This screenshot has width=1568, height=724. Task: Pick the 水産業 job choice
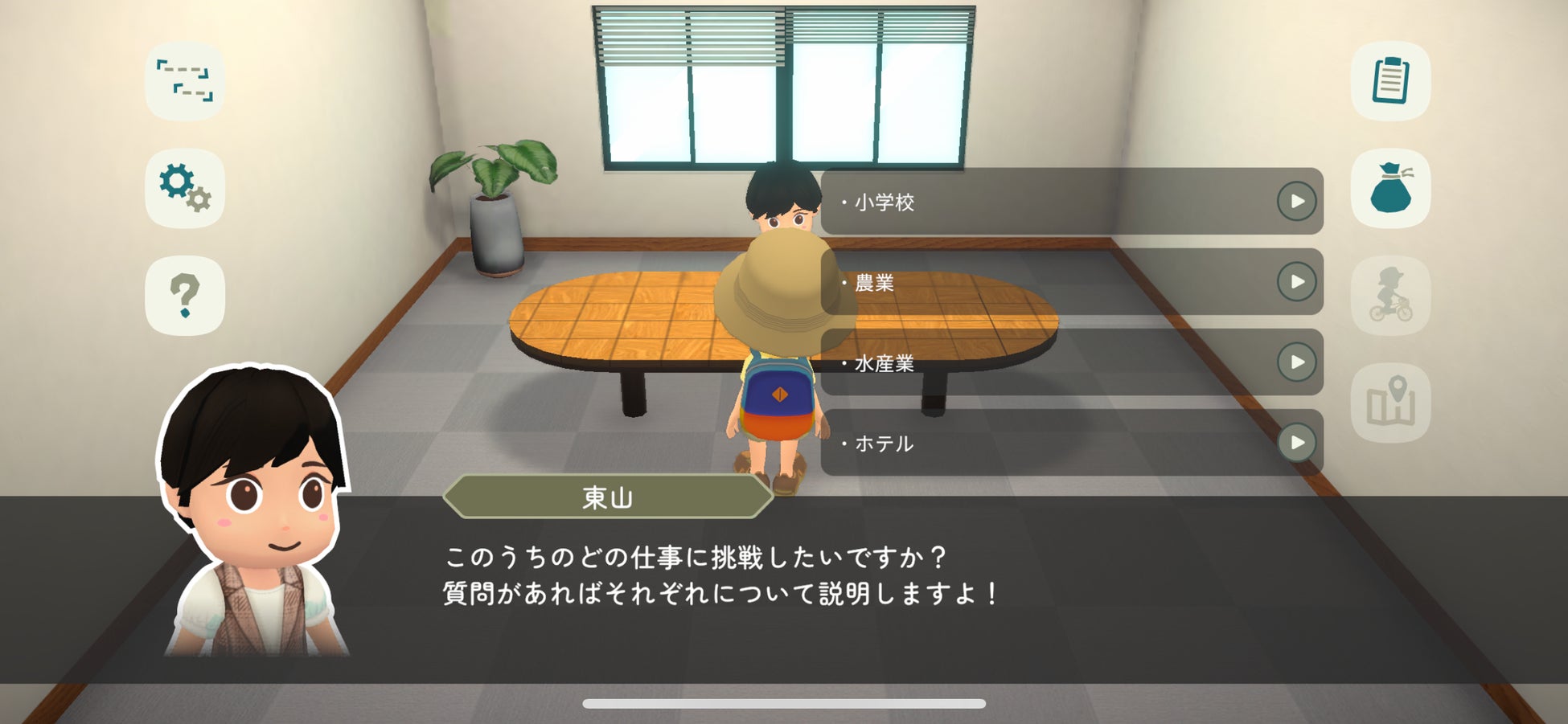pyautogui.click(x=1071, y=362)
